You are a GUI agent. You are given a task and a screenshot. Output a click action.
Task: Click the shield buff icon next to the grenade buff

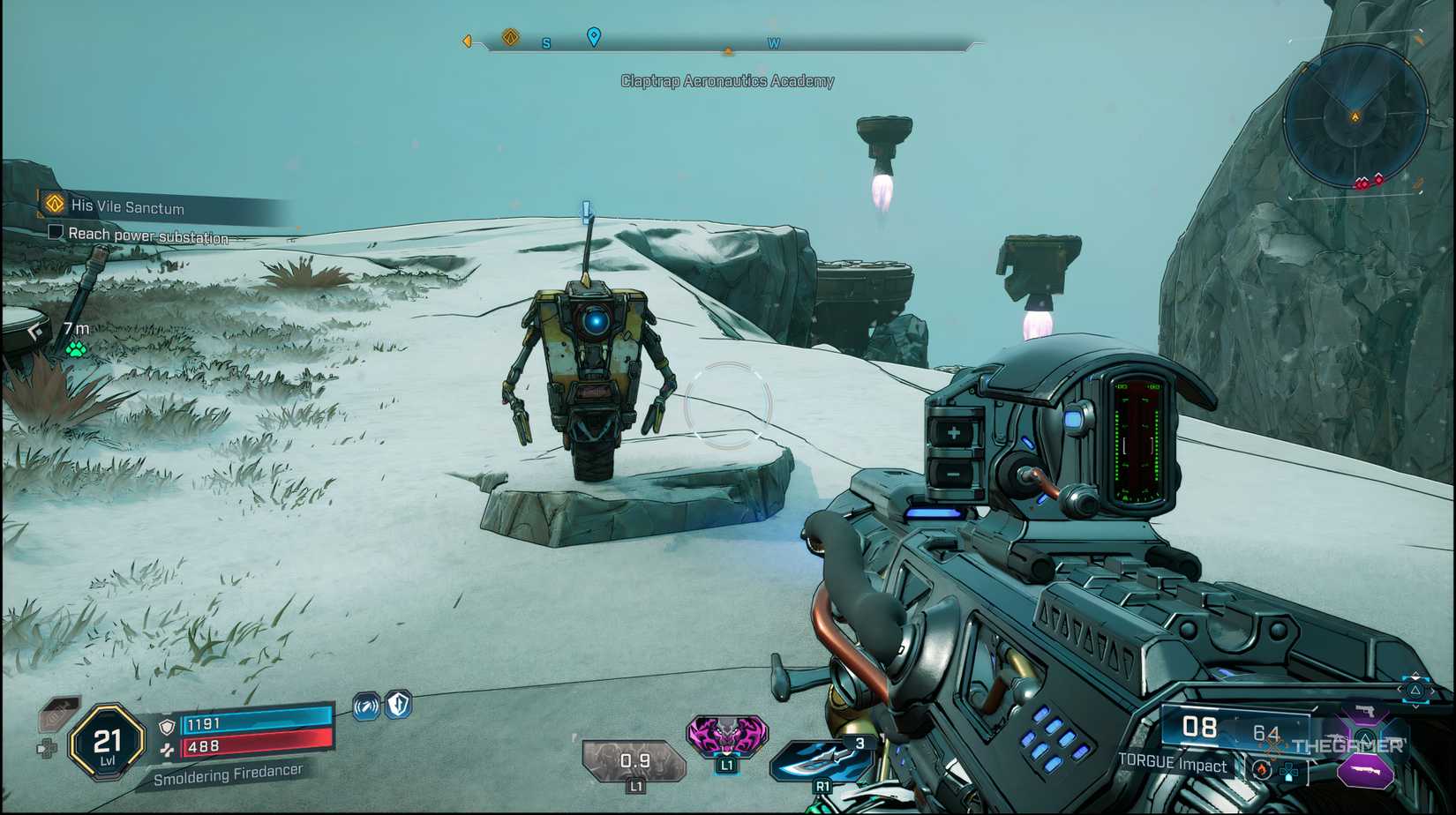click(397, 703)
